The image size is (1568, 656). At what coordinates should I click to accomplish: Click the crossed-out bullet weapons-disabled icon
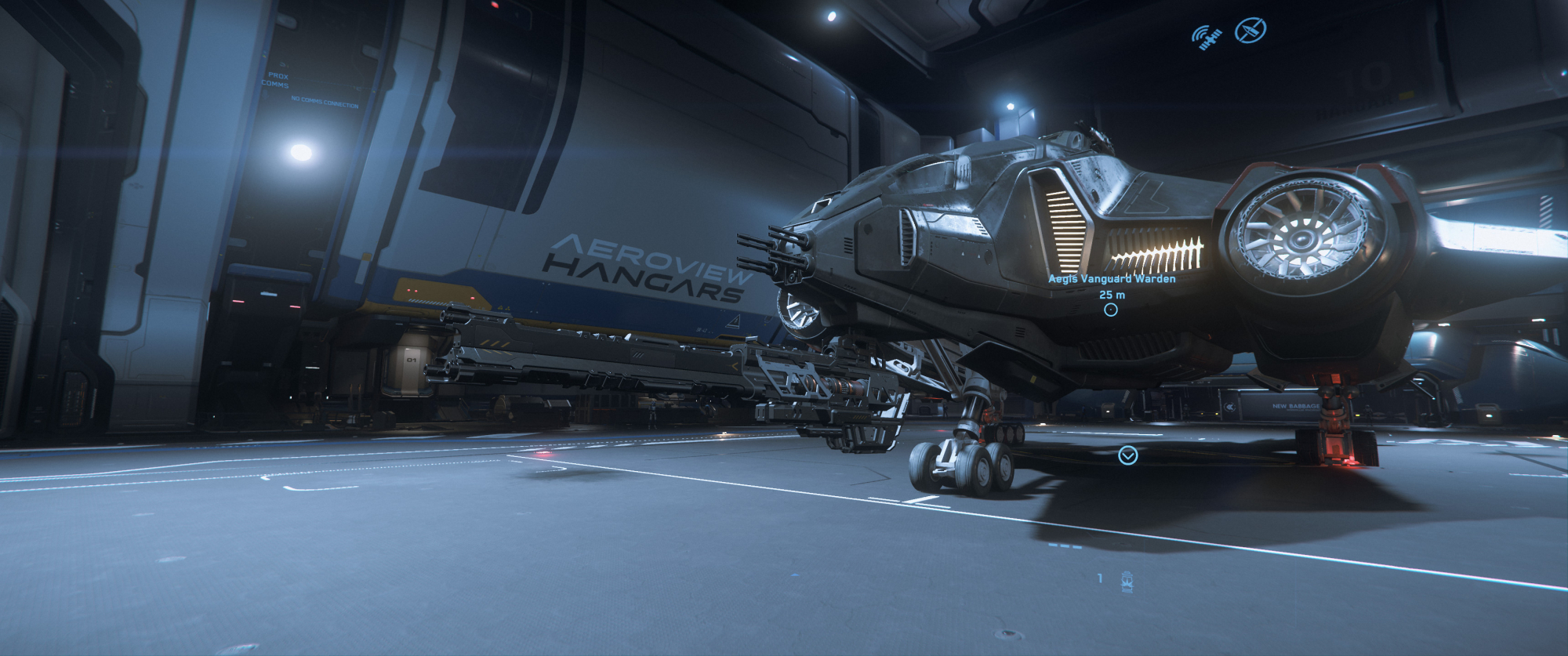tap(1250, 31)
